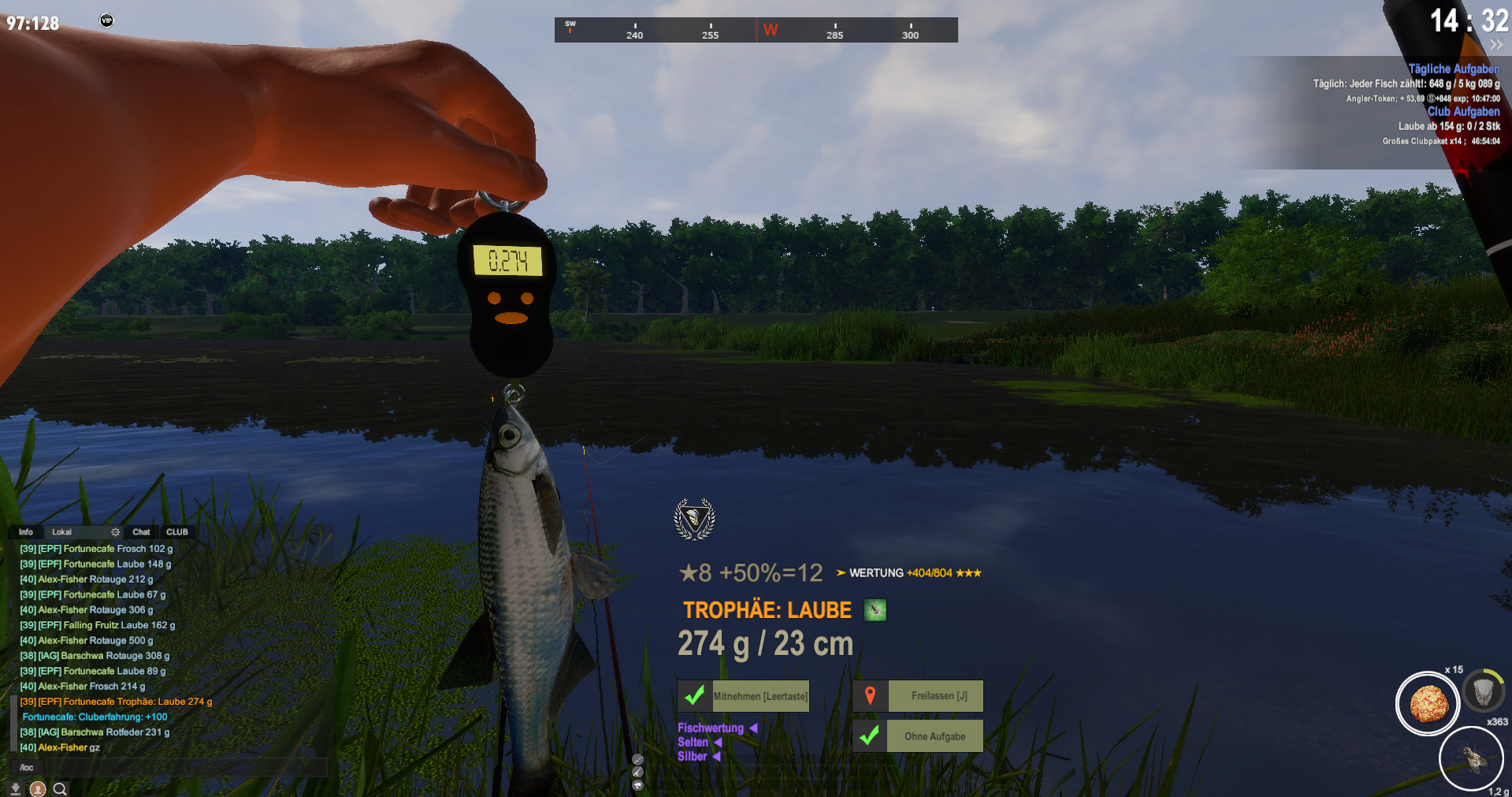Click the magnifying glass search icon
The width and height of the screenshot is (1512, 797).
click(60, 788)
